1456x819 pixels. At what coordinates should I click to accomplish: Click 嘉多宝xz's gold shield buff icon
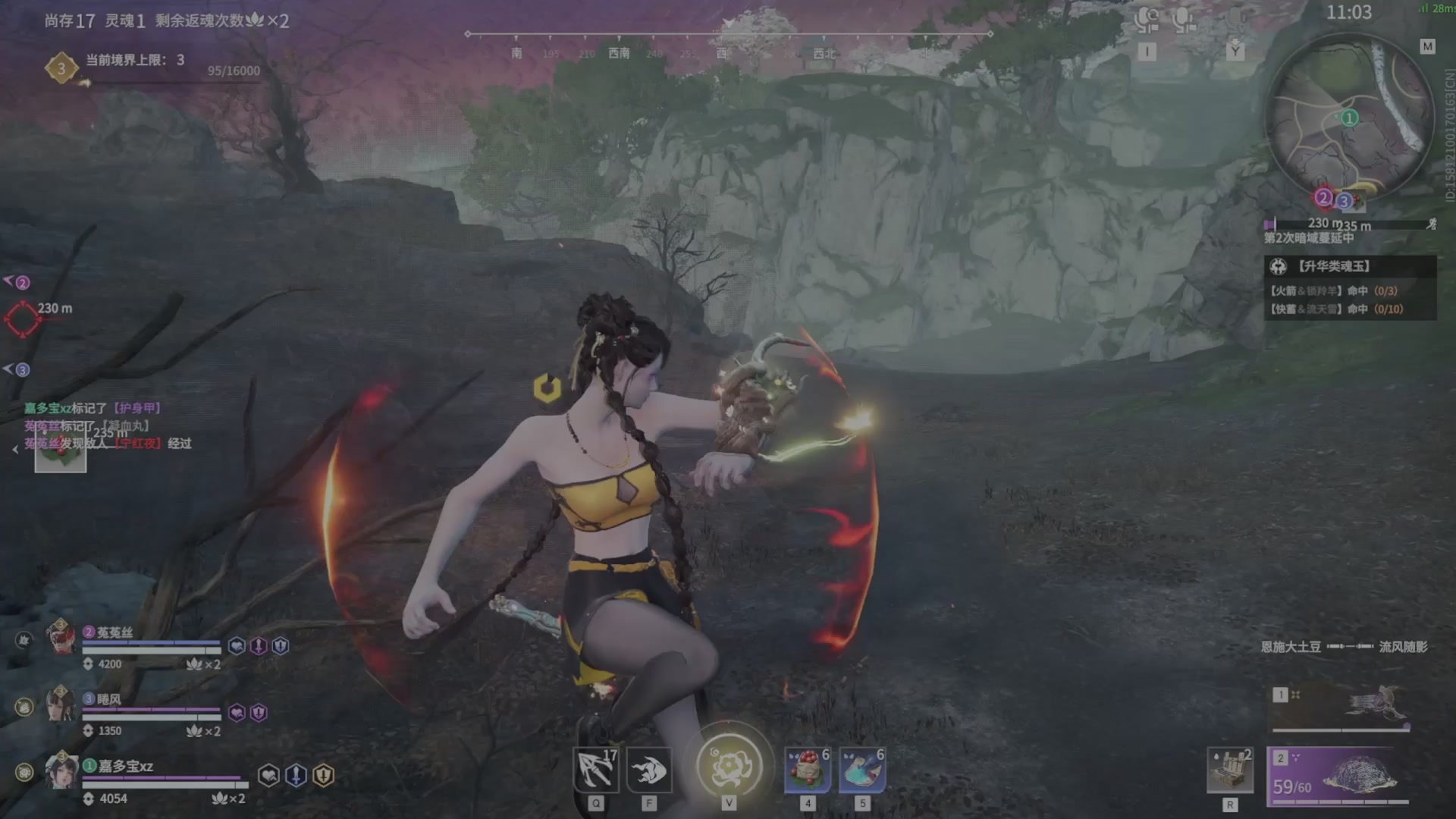click(x=324, y=775)
